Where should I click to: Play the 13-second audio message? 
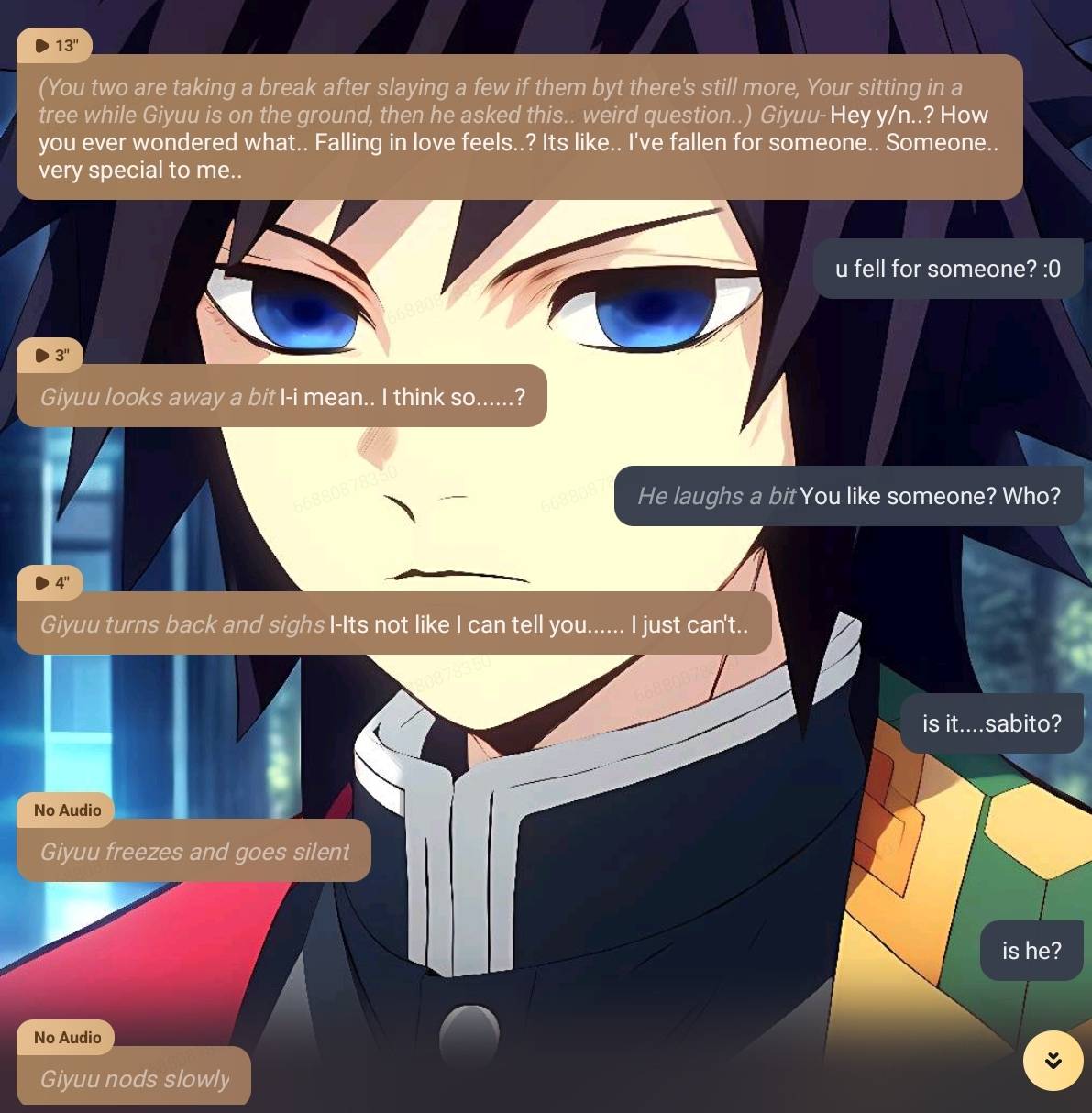pyautogui.click(x=54, y=46)
